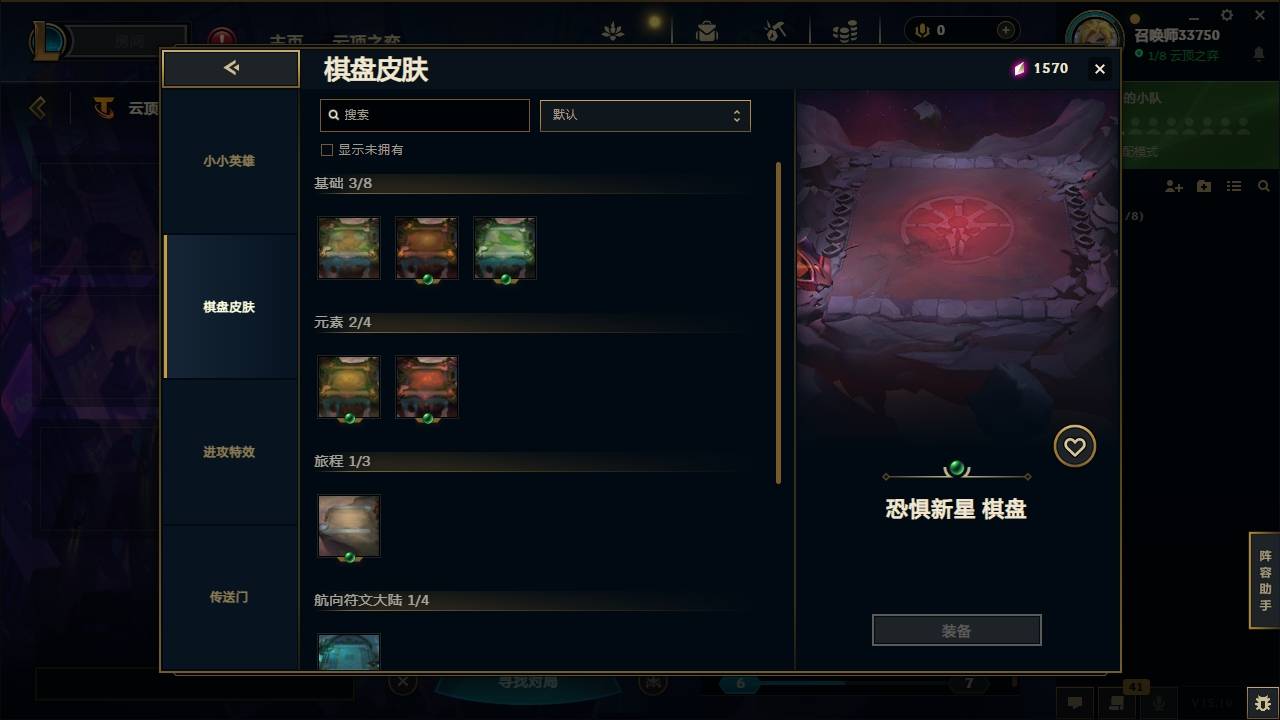Viewport: 1280px width, 720px height.
Task: Click inside the 搜索 search field
Action: 424,115
